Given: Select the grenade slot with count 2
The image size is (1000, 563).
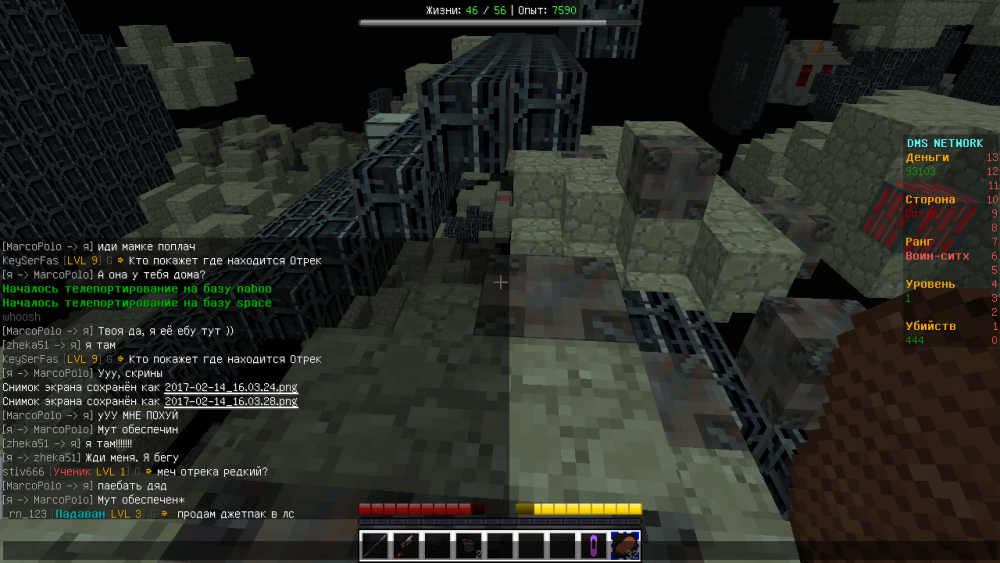Looking at the screenshot, I should [x=468, y=546].
